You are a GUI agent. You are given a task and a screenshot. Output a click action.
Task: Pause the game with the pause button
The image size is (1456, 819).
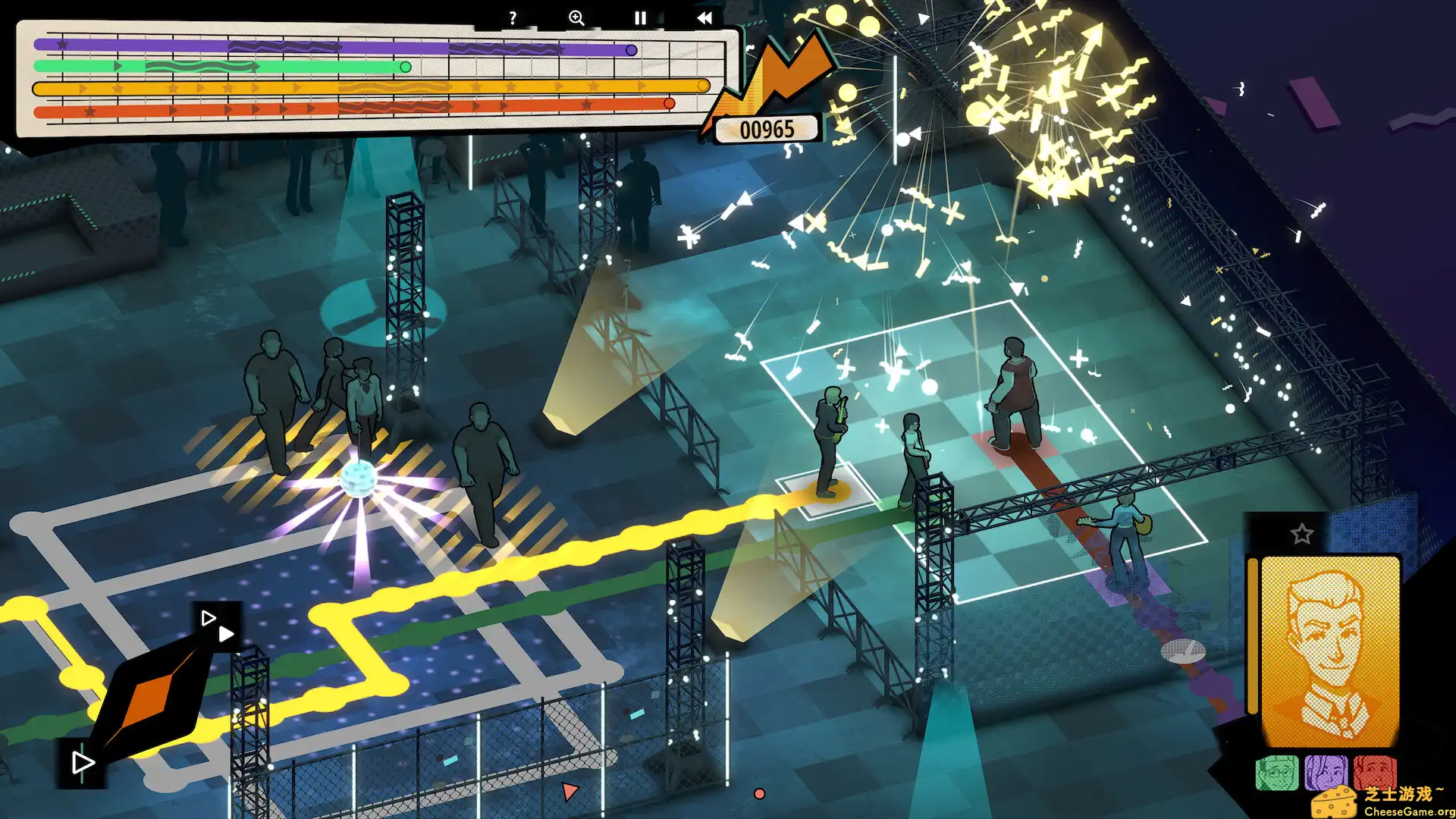640,18
